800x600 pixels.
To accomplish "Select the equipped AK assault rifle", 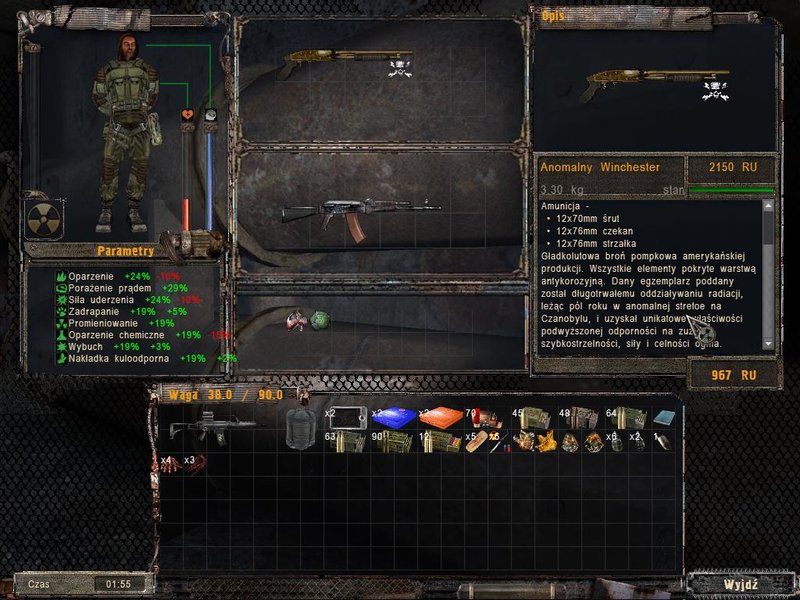I will click(x=360, y=214).
